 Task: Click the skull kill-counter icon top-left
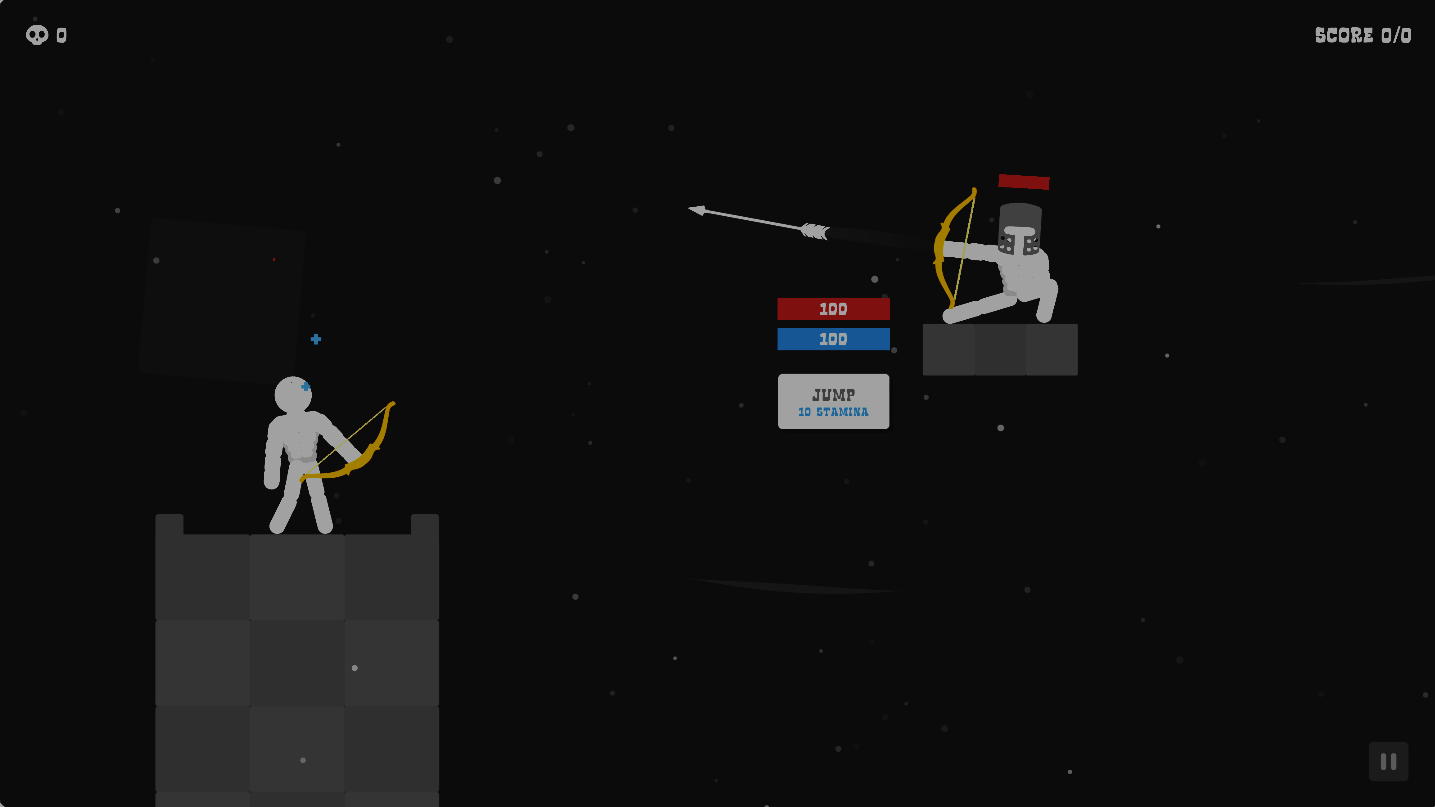(x=37, y=35)
